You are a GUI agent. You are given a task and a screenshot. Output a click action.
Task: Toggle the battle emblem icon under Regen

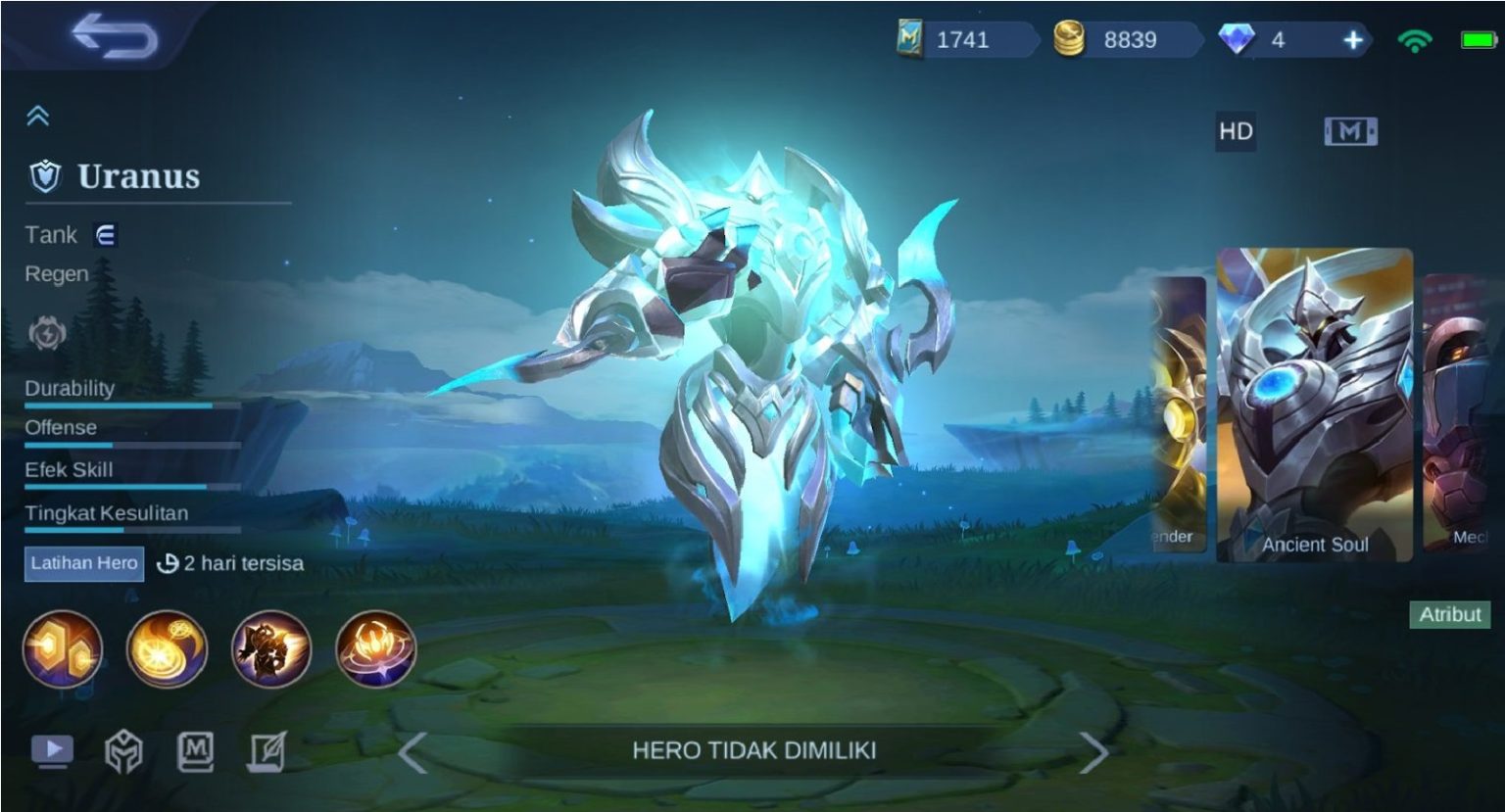tap(47, 334)
